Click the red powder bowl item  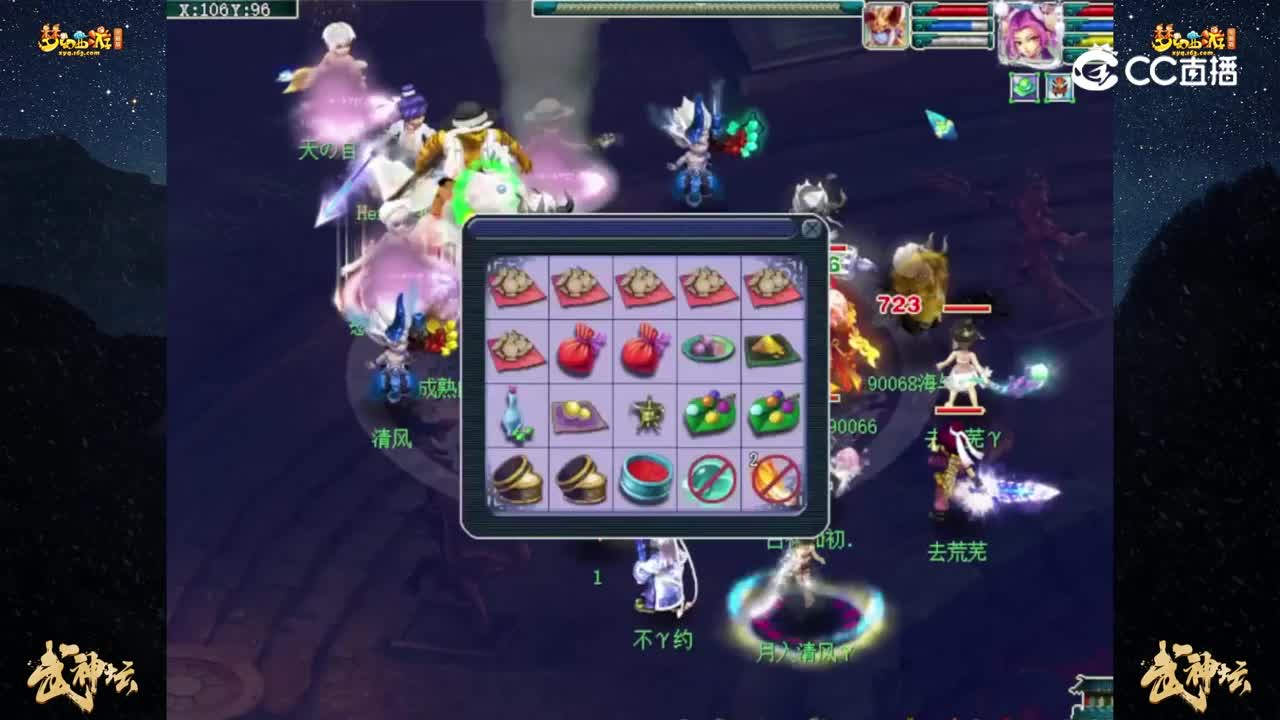pos(645,480)
